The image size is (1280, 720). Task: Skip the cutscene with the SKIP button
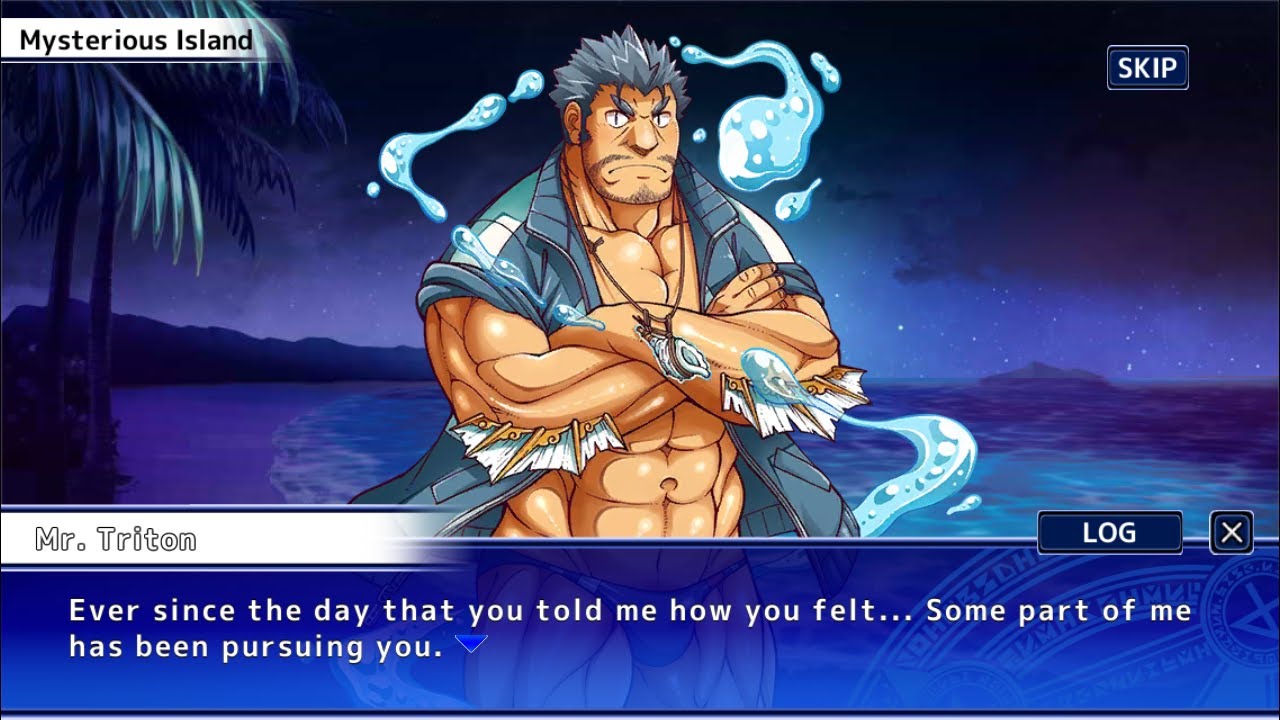(1147, 68)
